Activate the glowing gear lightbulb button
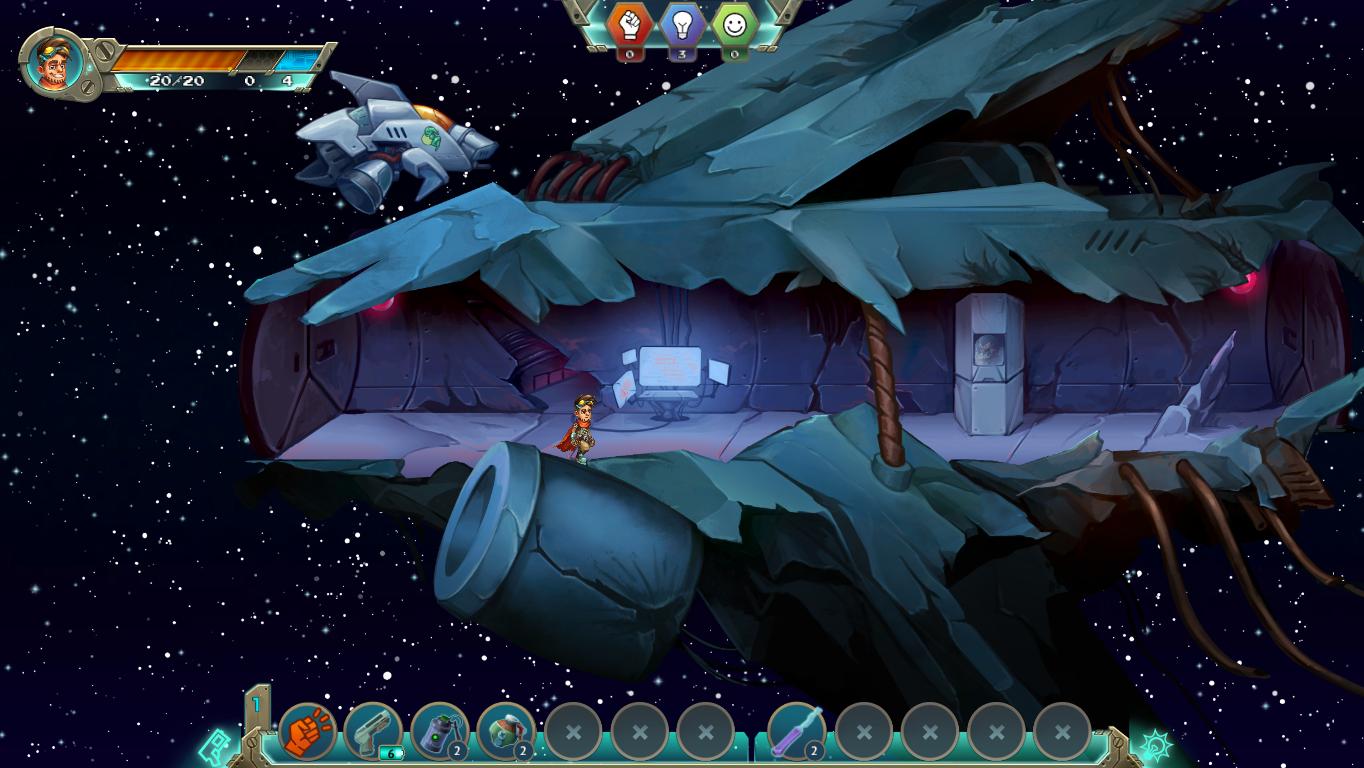The height and width of the screenshot is (768, 1364). point(1154,746)
